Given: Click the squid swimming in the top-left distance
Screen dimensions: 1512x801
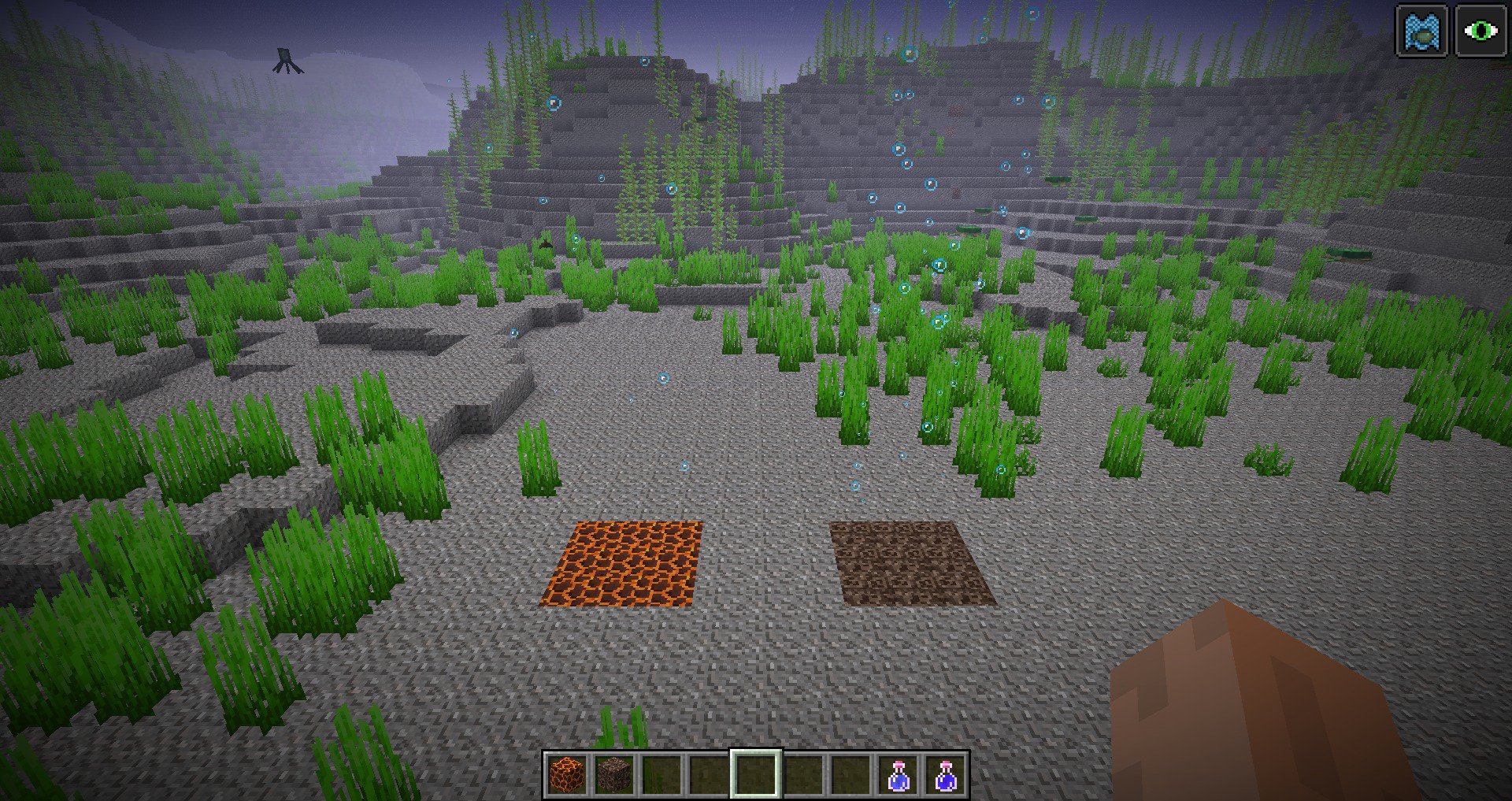Looking at the screenshot, I should coord(286,57).
